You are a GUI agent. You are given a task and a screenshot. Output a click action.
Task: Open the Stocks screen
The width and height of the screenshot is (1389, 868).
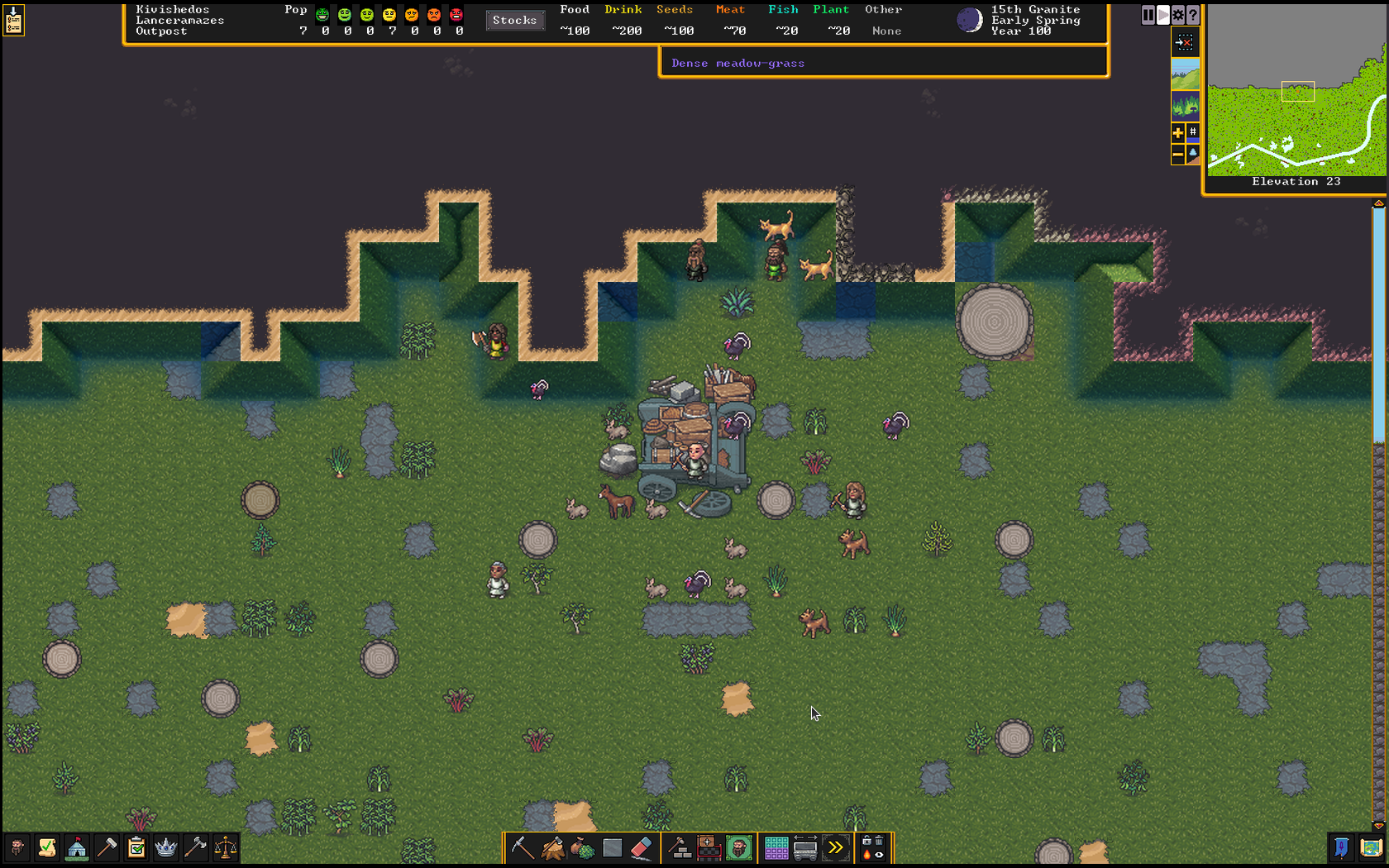click(514, 21)
